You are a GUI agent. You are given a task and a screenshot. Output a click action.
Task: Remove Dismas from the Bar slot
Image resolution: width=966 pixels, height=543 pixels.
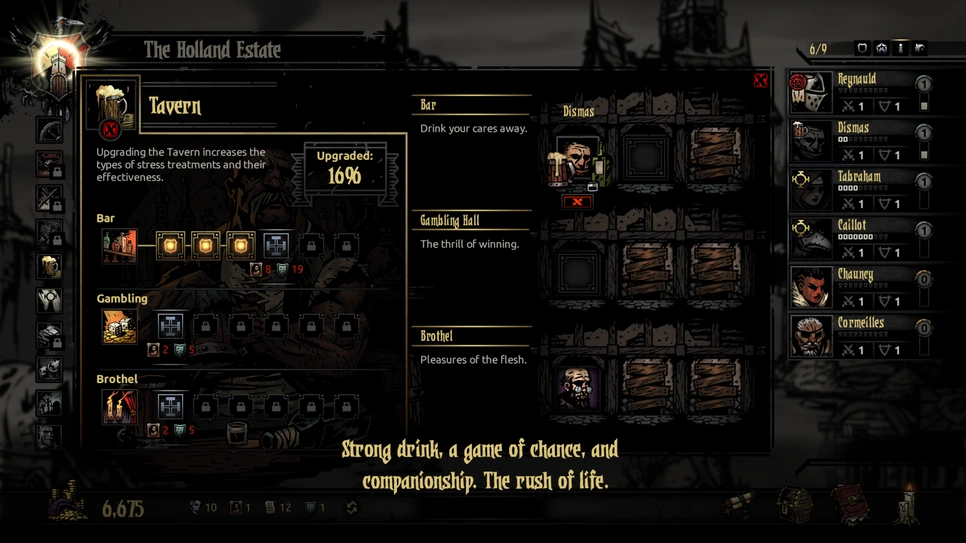[577, 202]
